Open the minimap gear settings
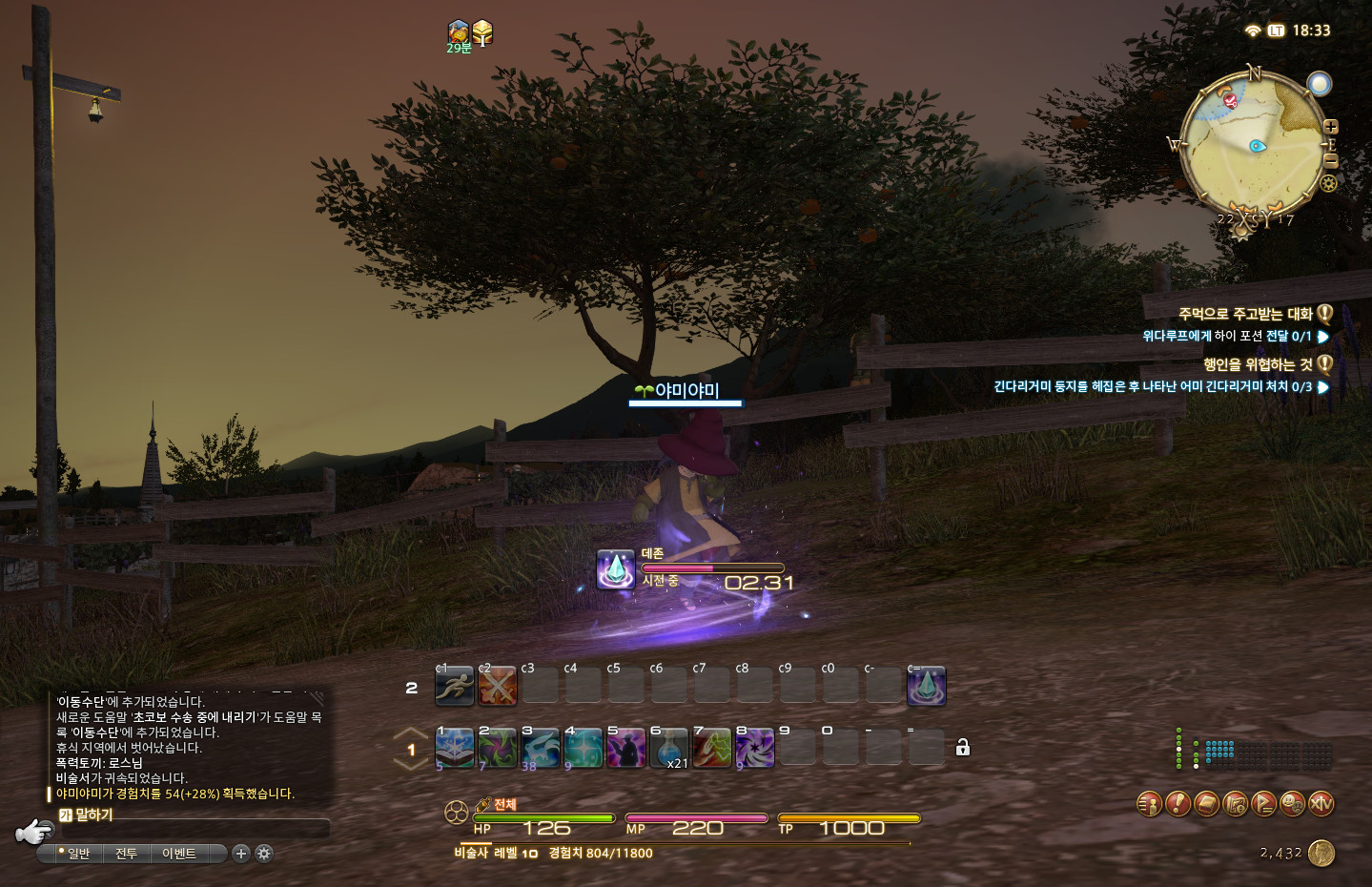Viewport: 1372px width, 887px height. coord(1328,183)
